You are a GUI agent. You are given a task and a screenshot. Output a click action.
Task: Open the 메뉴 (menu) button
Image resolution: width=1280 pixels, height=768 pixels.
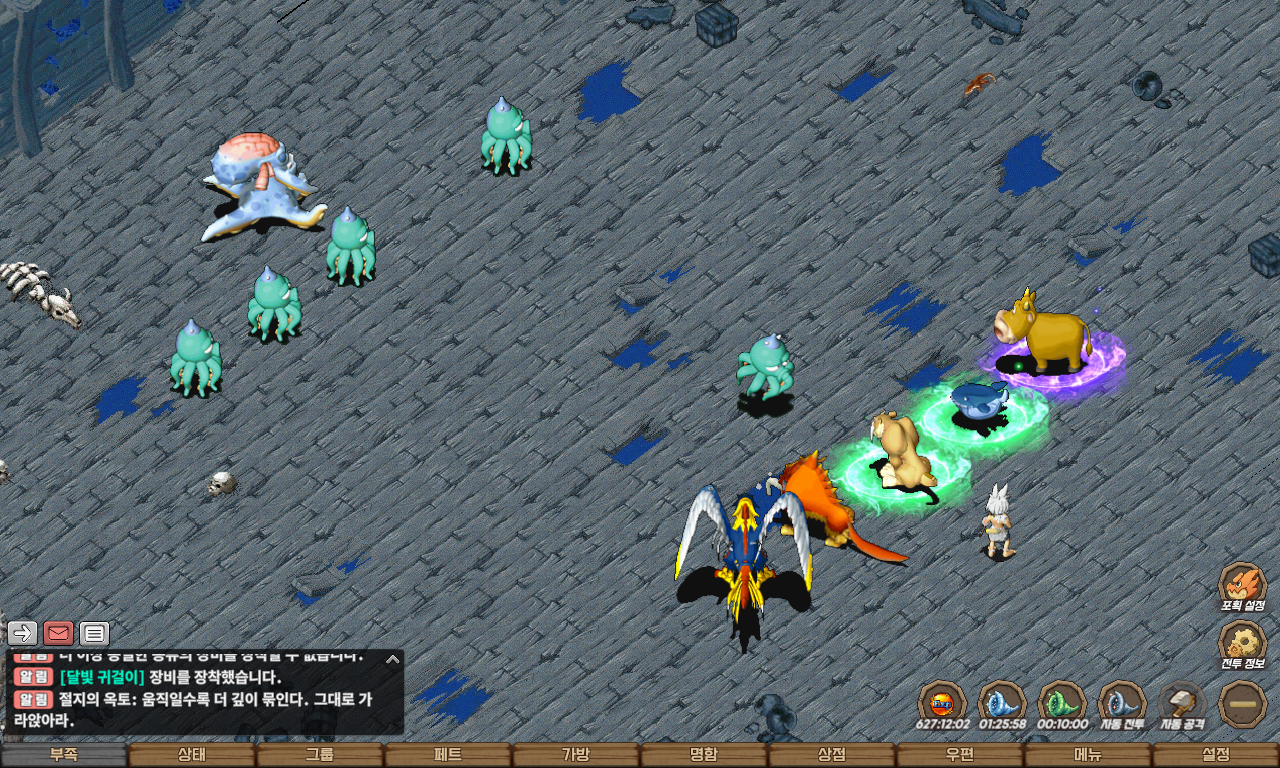1088,755
